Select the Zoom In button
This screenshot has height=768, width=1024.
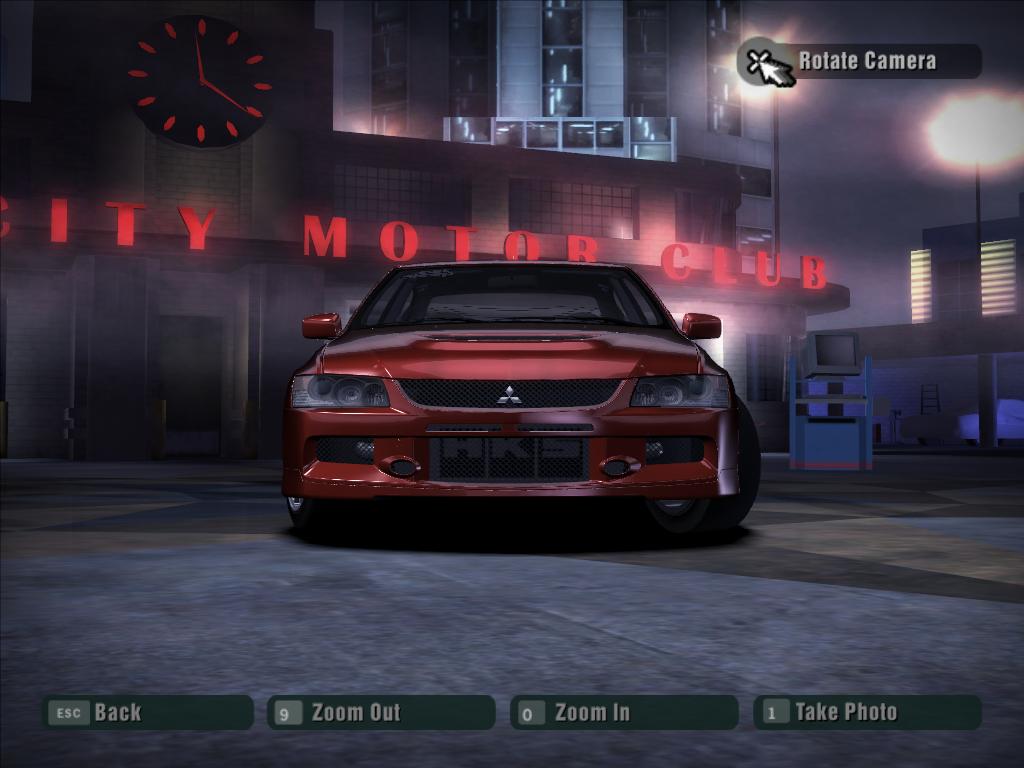[x=623, y=712]
